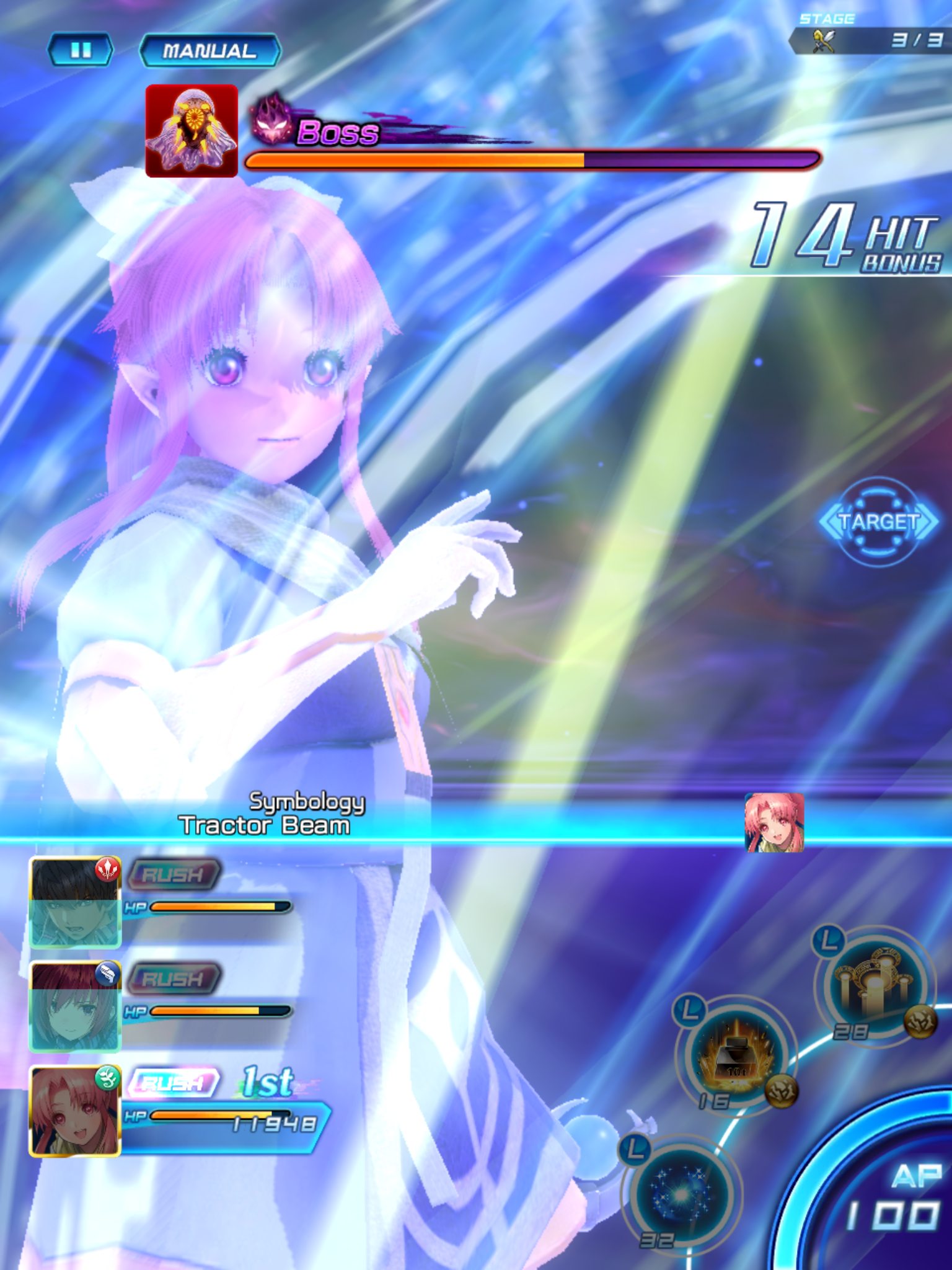Pause the battle with the pause button
The height and width of the screenshot is (1270, 952).
[x=81, y=49]
